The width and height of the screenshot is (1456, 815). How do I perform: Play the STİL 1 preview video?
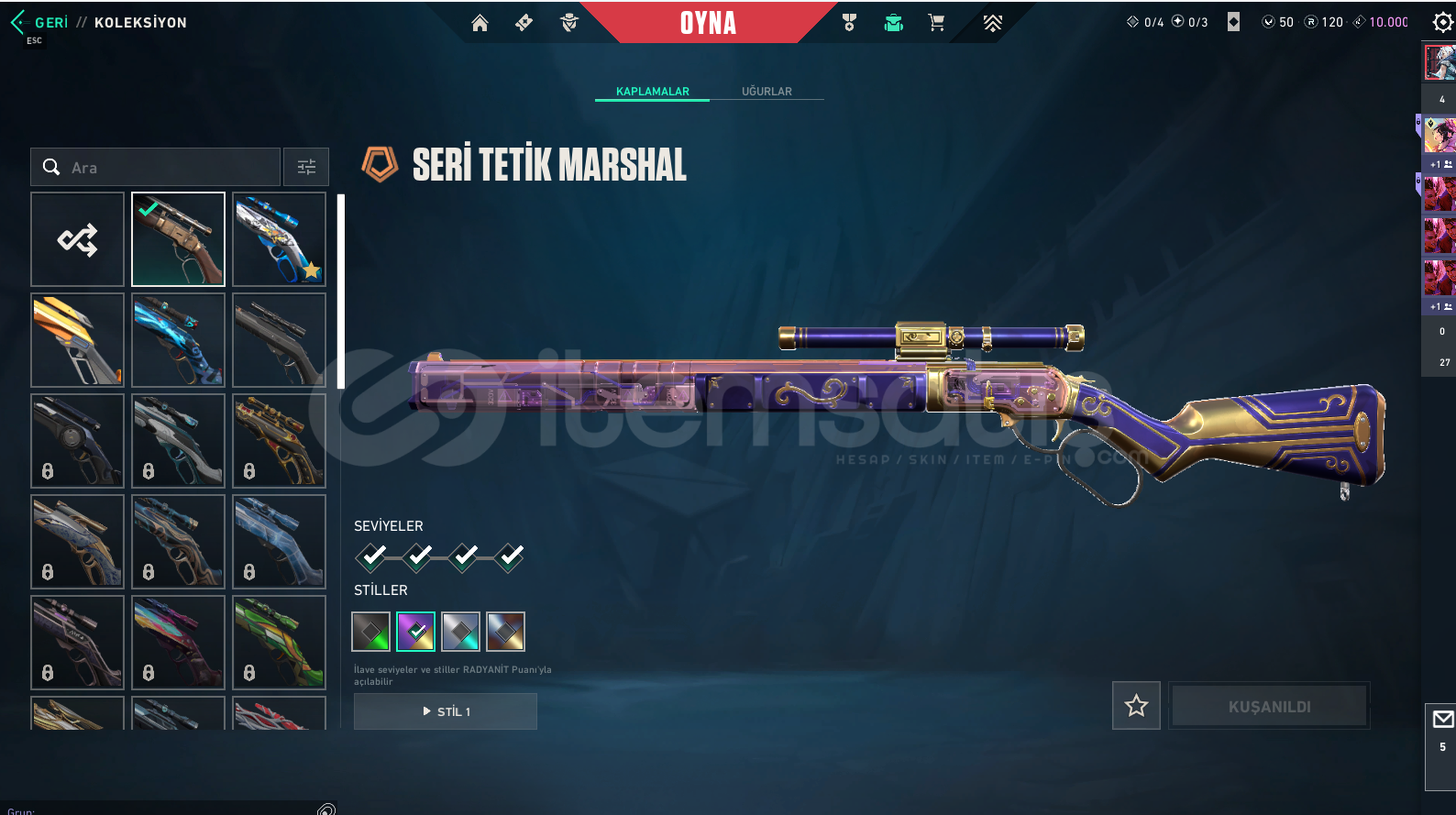click(446, 711)
